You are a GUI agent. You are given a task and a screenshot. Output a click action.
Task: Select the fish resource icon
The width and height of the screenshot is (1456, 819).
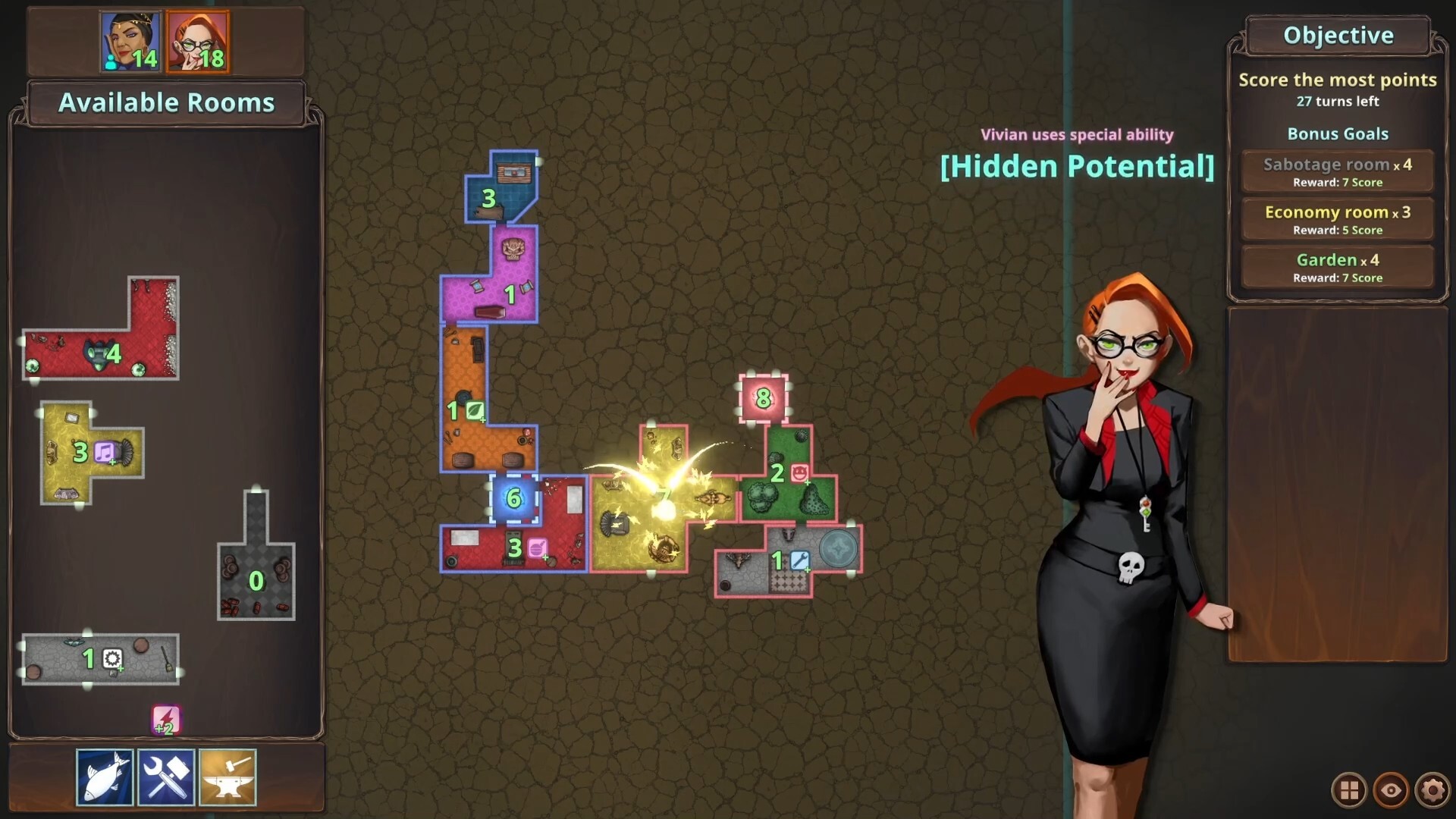[105, 775]
